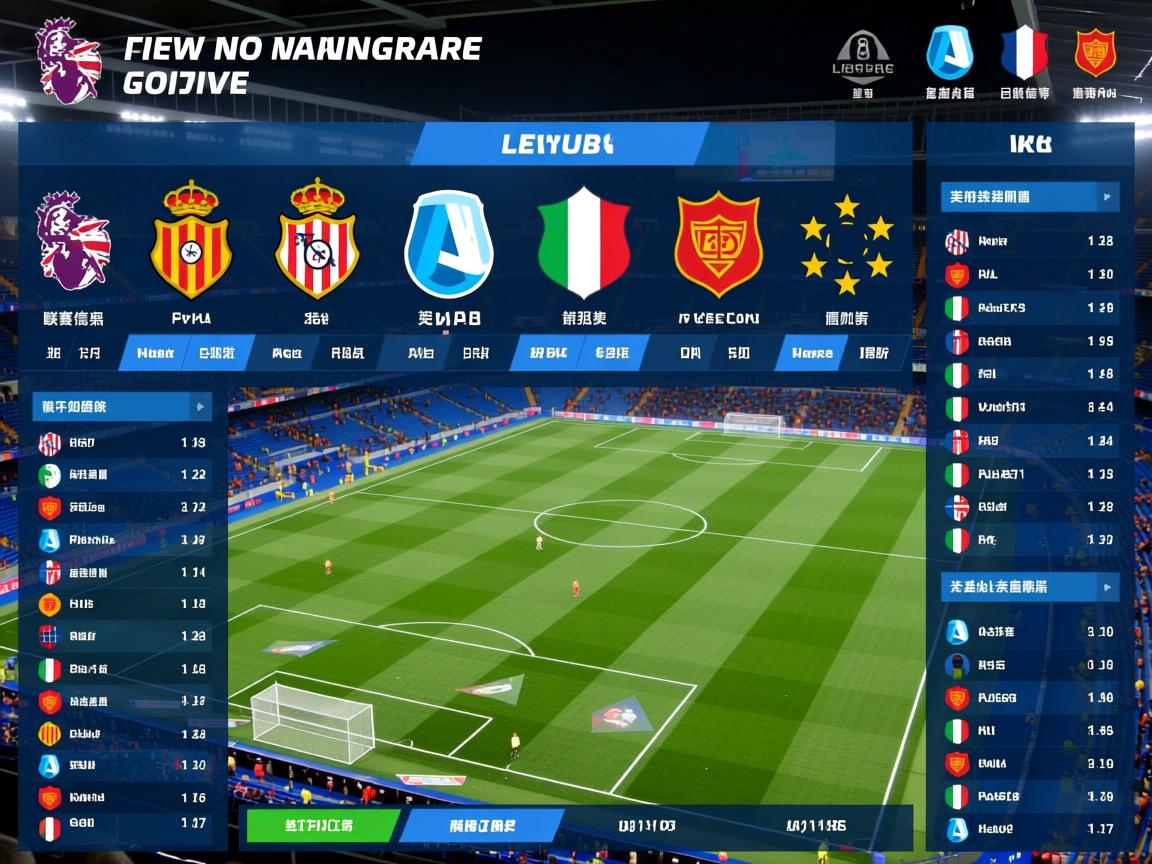
Task: Select the list row with value 8.44
Action: pyautogui.click(x=1030, y=407)
